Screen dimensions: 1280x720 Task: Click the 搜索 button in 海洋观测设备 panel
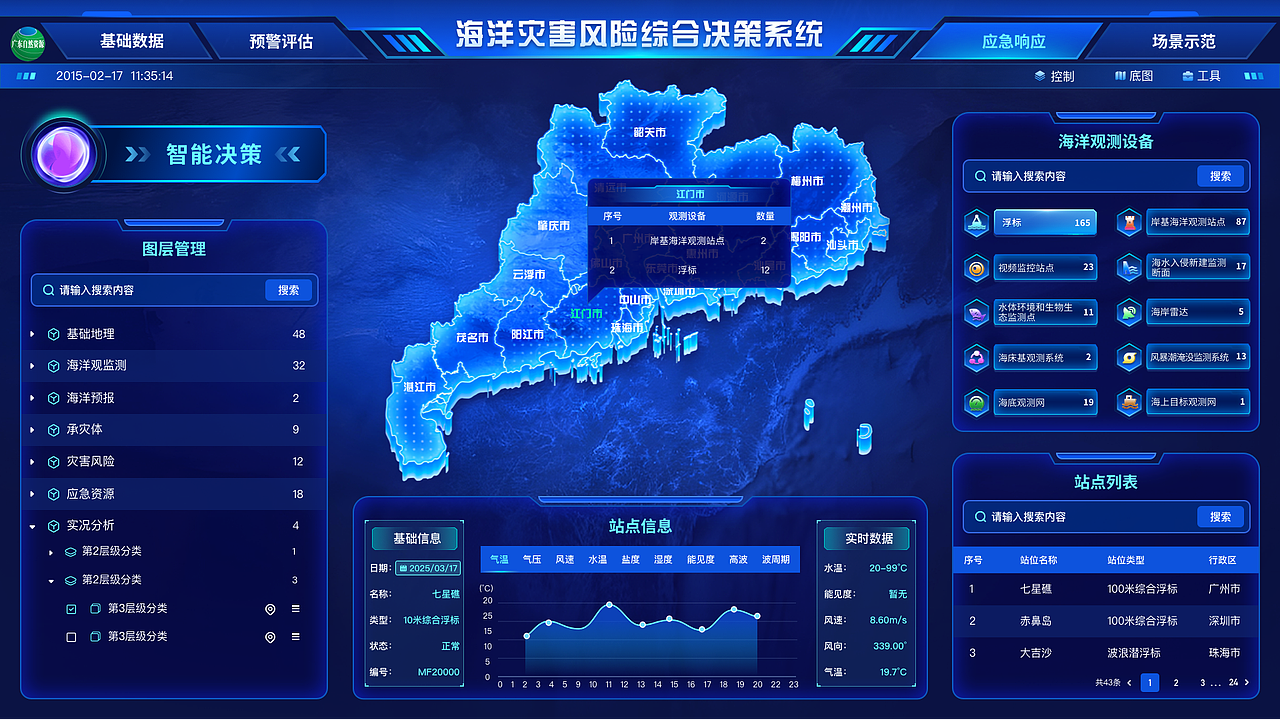click(x=1221, y=176)
